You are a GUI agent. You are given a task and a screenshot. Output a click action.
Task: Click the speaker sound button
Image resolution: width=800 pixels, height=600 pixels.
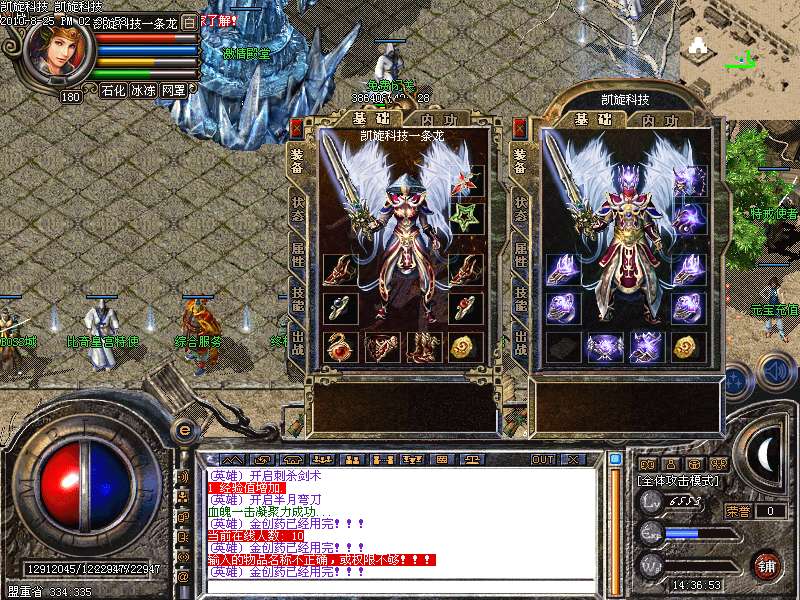[775, 371]
